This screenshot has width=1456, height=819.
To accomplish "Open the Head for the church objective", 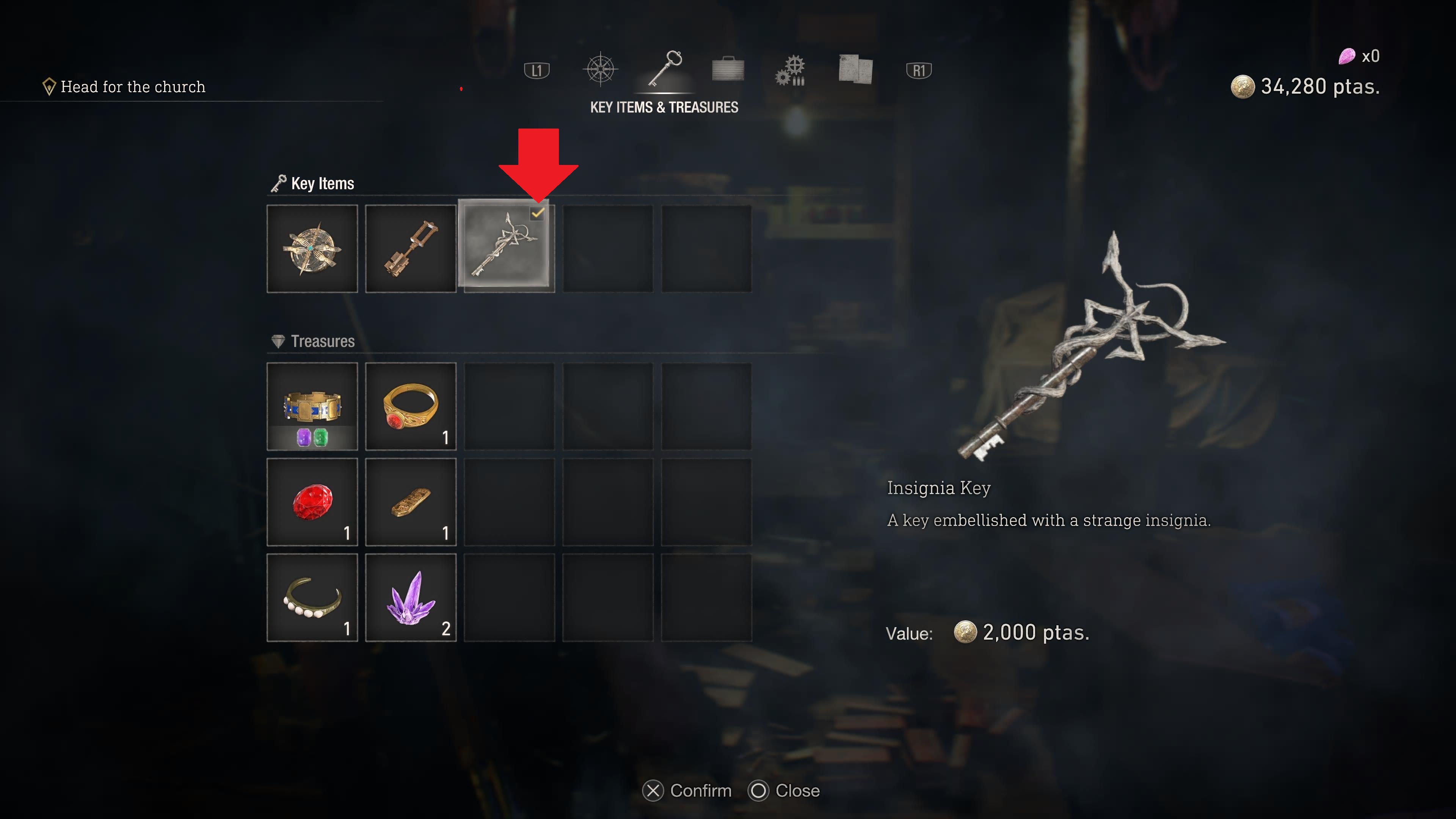I will [x=133, y=86].
